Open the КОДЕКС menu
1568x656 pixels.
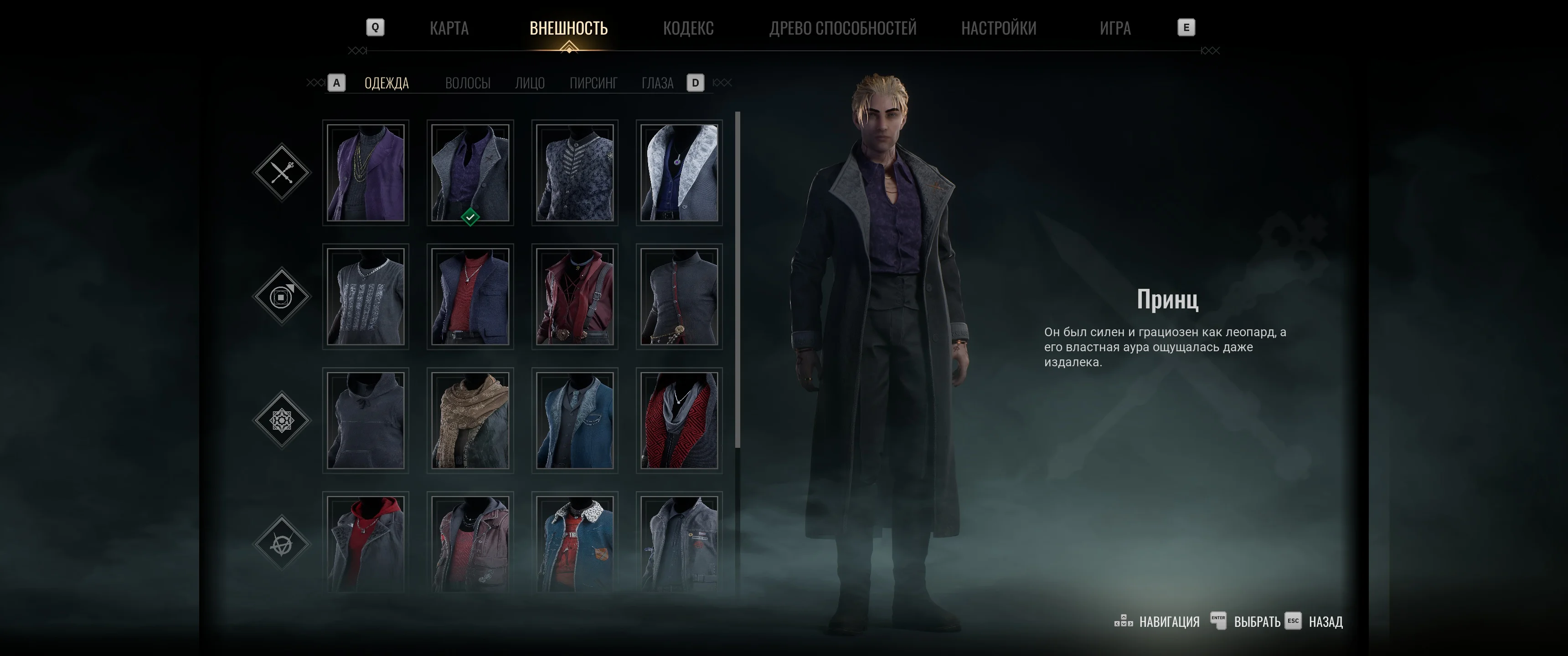689,28
